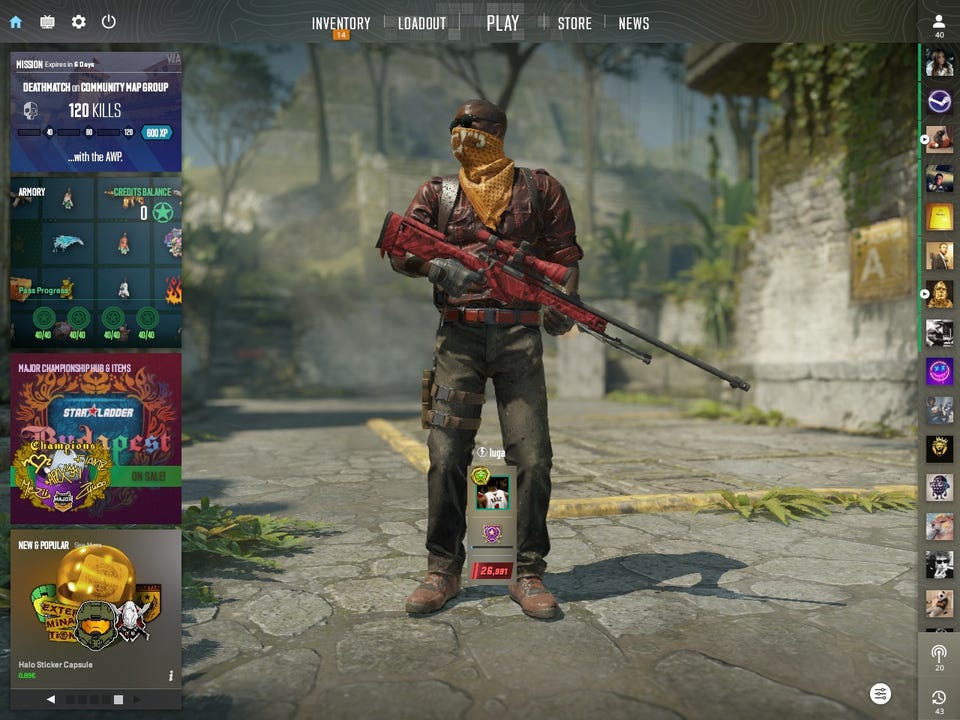960x720 pixels.
Task: Open the Inventory tab
Action: (x=340, y=23)
